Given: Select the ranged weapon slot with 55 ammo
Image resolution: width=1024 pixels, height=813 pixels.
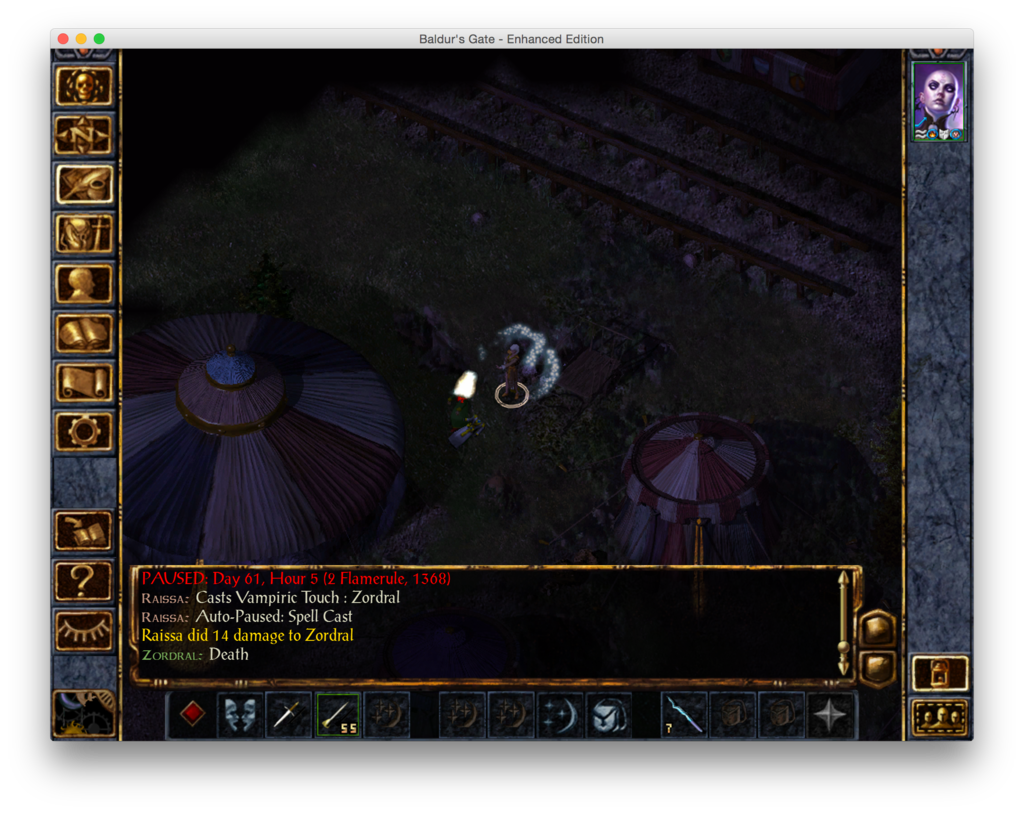Looking at the screenshot, I should [338, 715].
